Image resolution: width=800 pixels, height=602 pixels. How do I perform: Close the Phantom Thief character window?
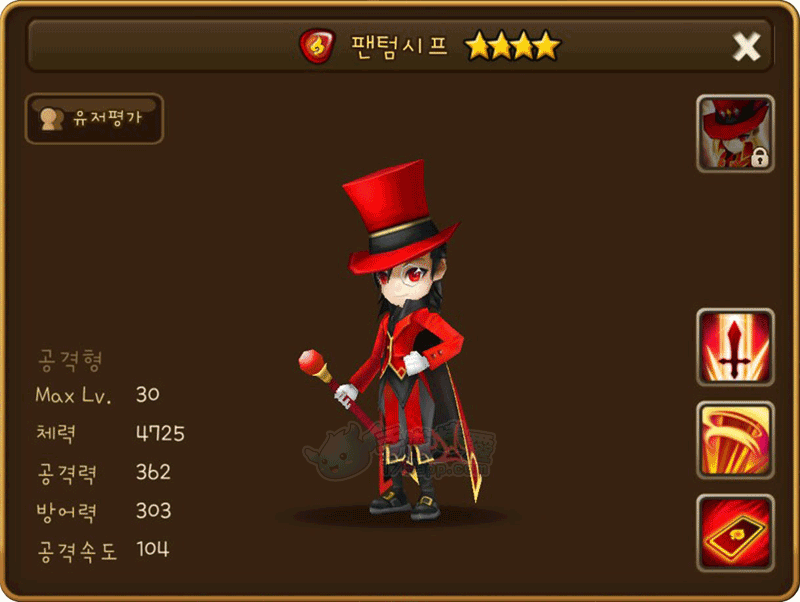point(746,46)
